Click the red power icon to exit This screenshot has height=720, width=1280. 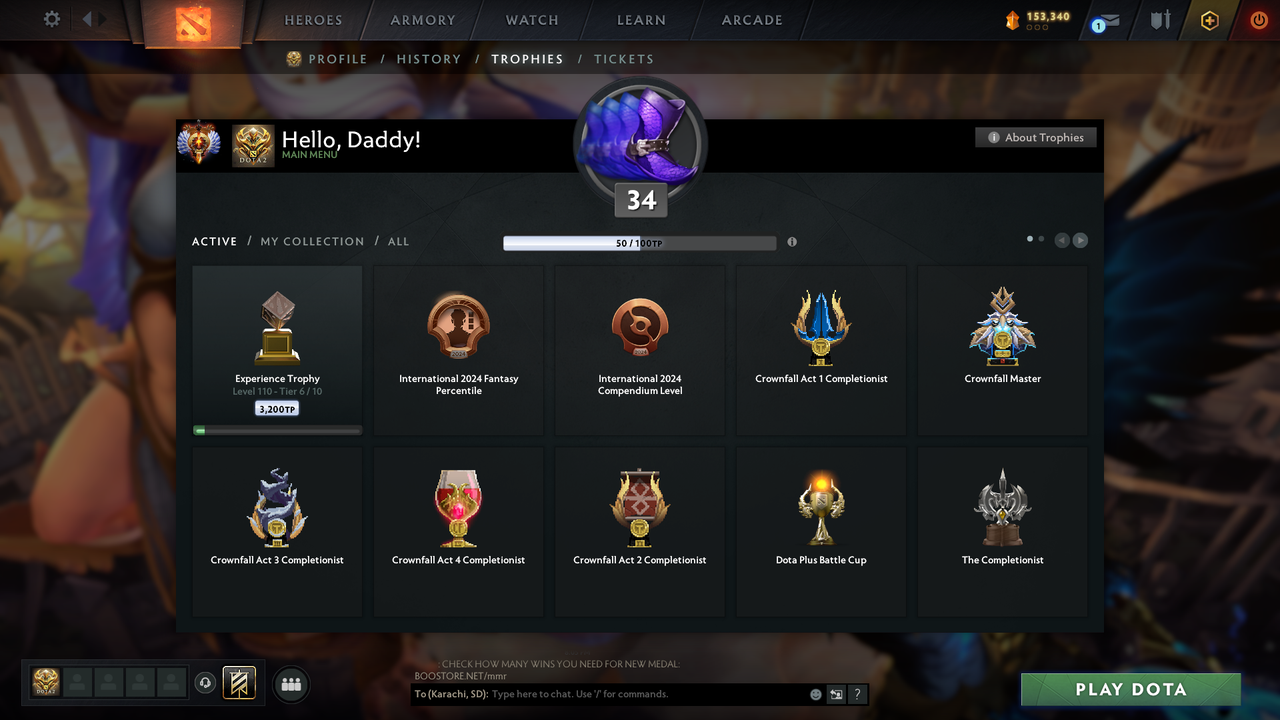click(x=1258, y=19)
